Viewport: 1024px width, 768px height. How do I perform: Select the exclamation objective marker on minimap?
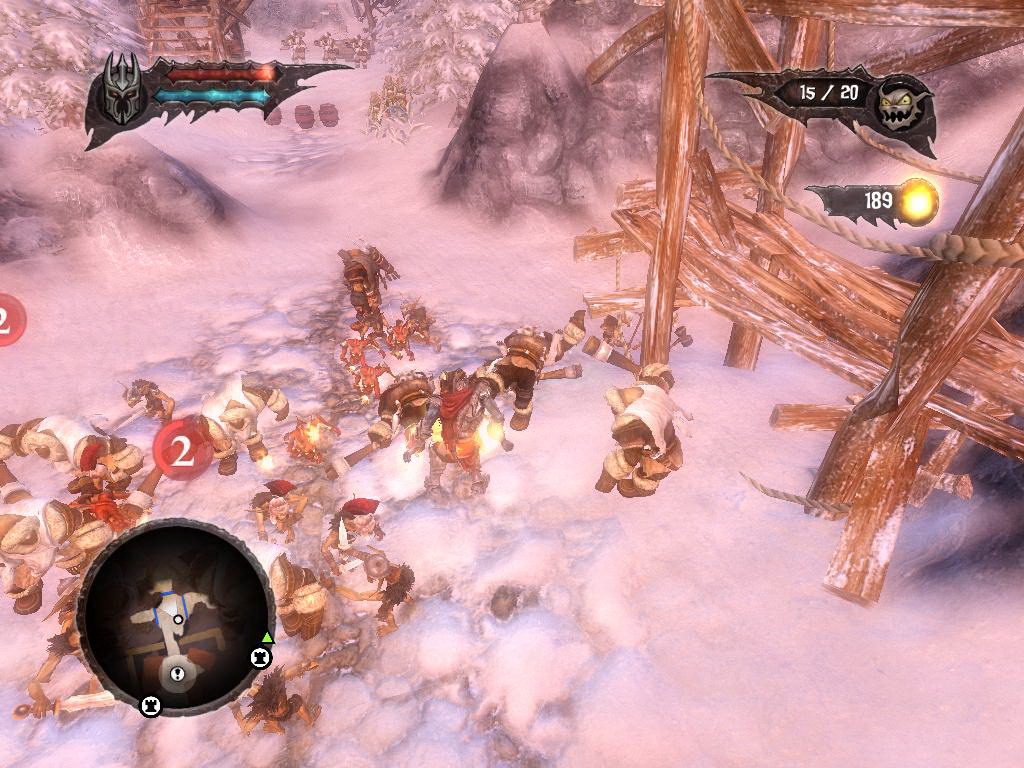point(176,672)
